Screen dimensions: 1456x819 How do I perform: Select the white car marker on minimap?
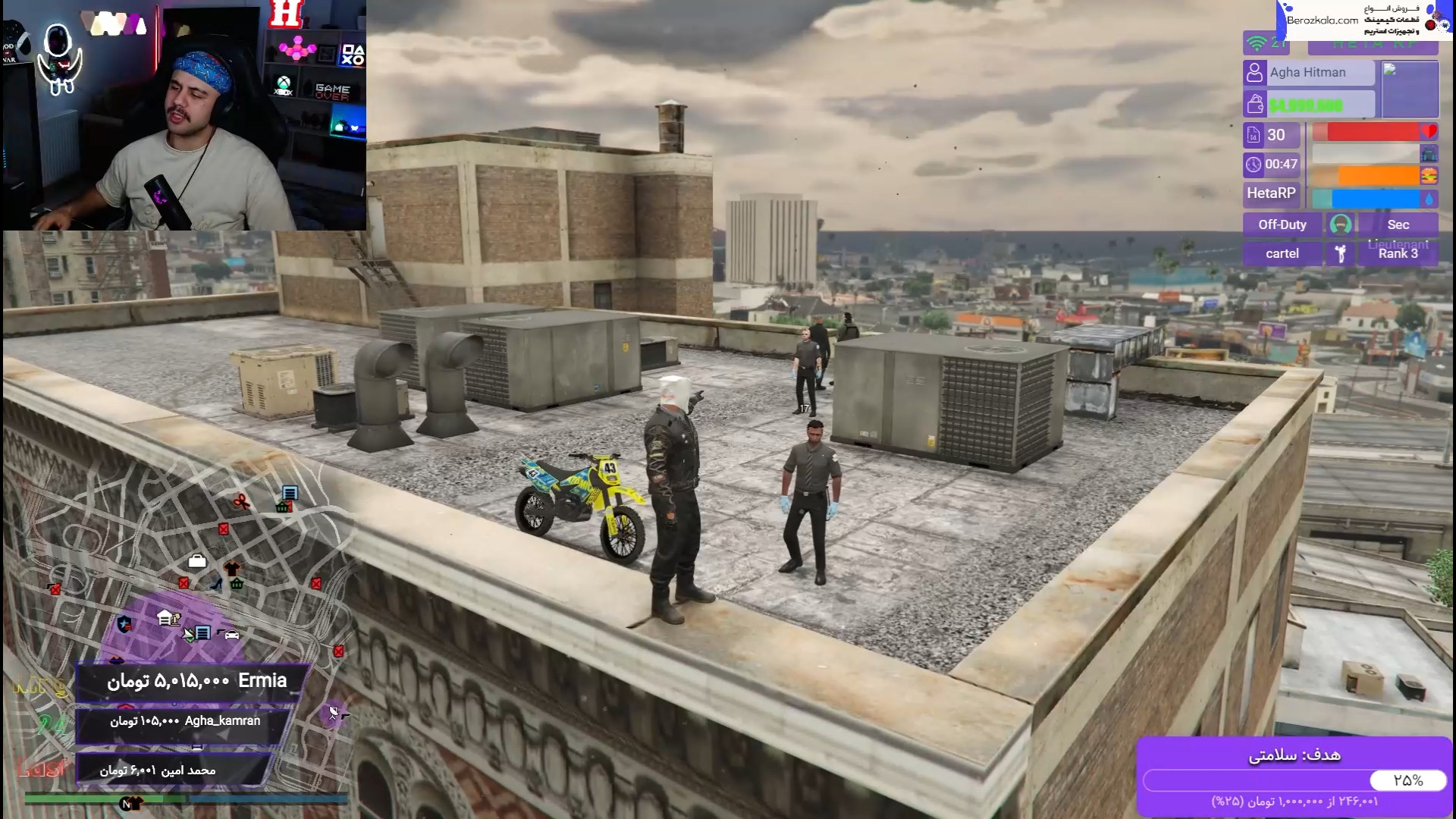pyautogui.click(x=231, y=634)
